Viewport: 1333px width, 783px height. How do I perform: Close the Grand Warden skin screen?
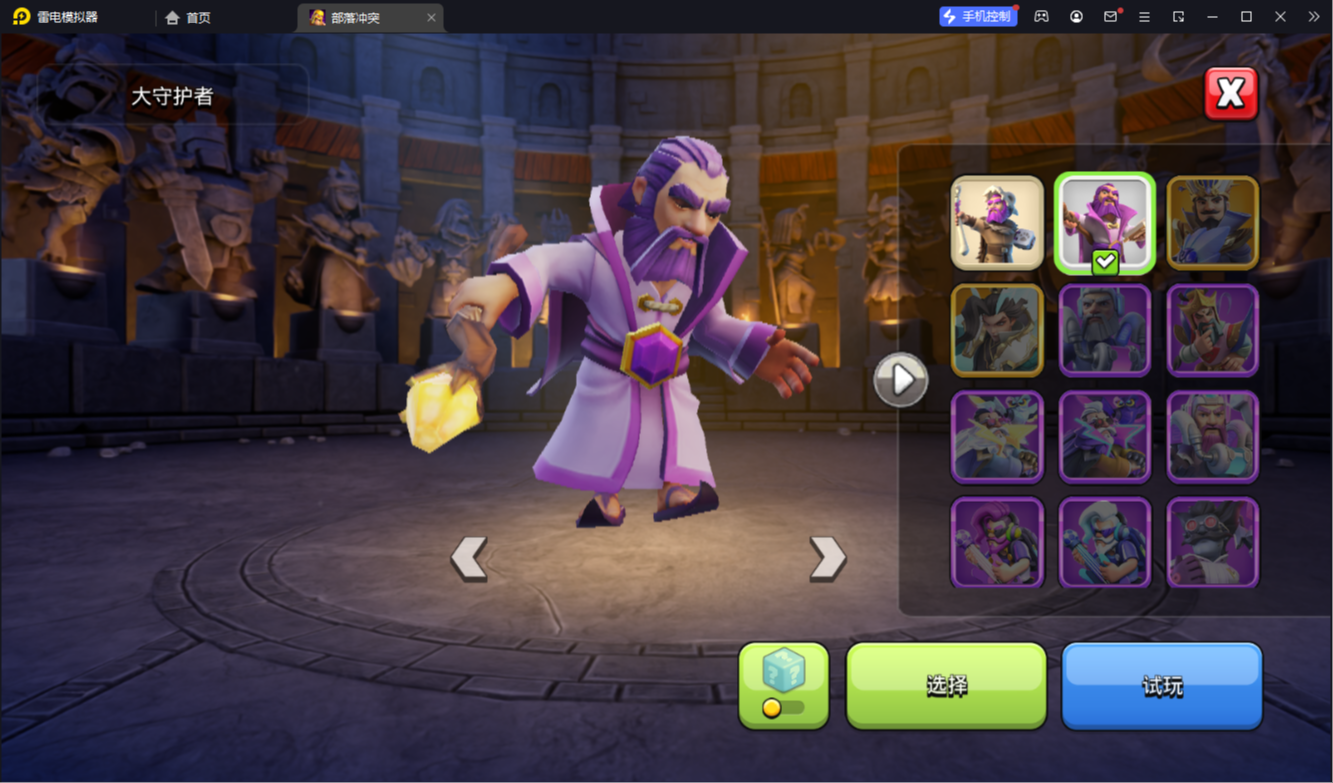[x=1230, y=94]
